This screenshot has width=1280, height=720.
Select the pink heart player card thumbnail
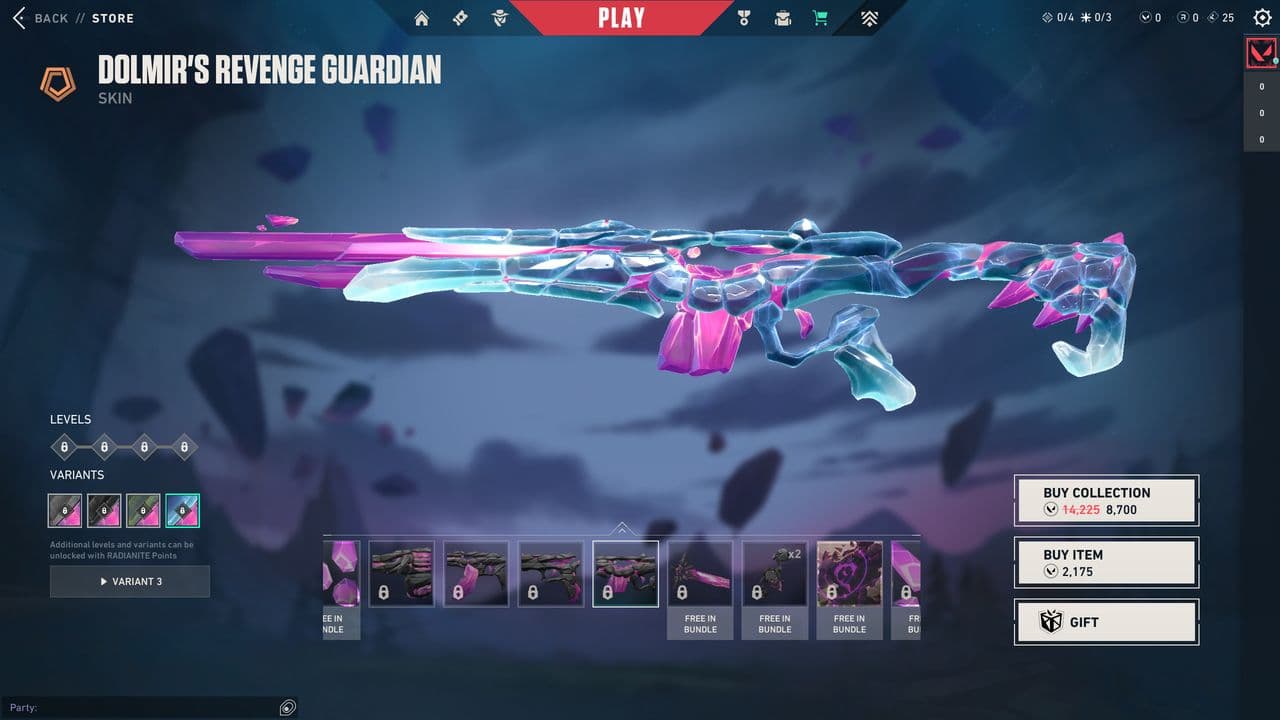[849, 574]
